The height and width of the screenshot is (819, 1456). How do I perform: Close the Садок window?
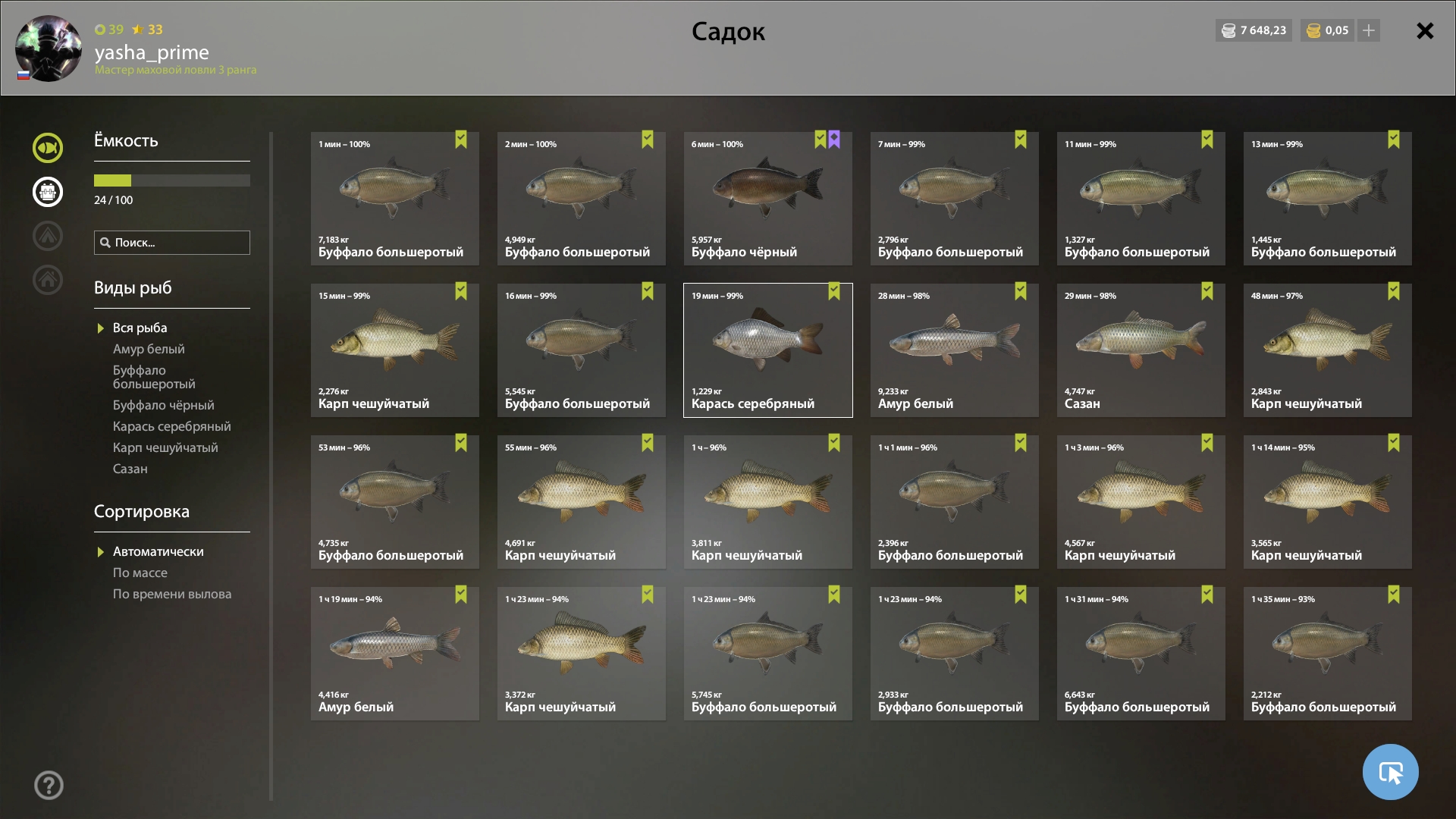click(1425, 31)
